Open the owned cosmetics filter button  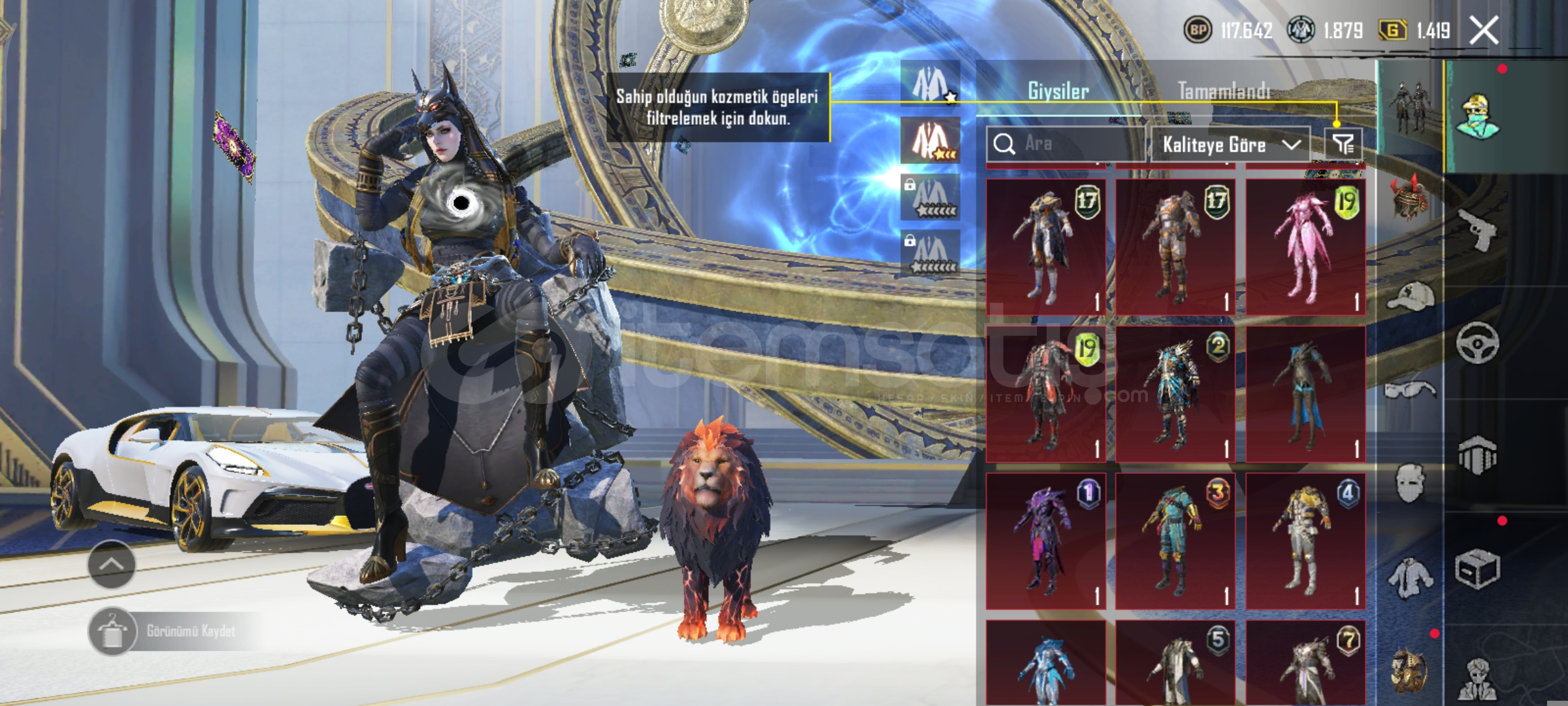pyautogui.click(x=1343, y=144)
